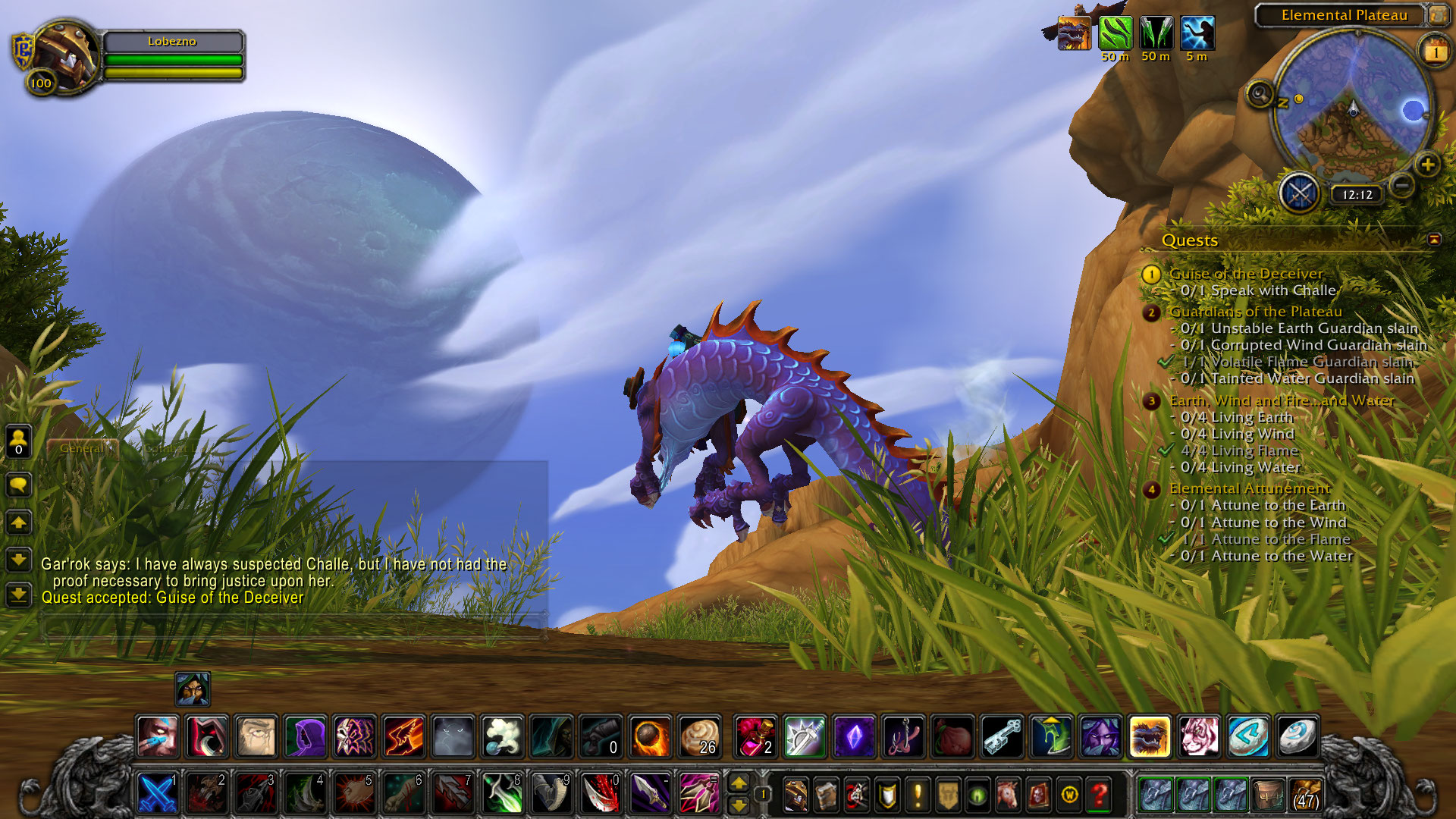This screenshot has height=819, width=1456.
Task: Select the Guise of the Deceiver quest
Action: pos(1246,274)
